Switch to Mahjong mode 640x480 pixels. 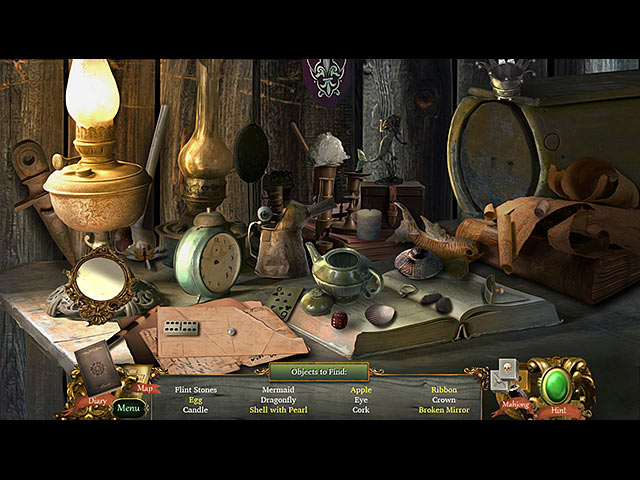(x=510, y=383)
